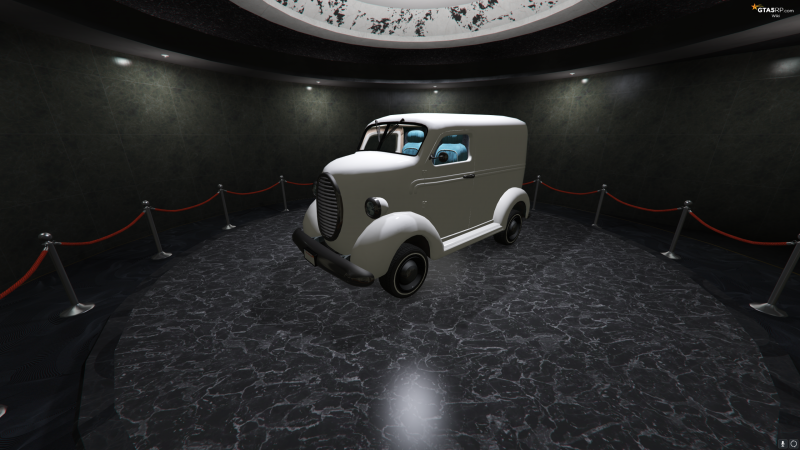
Task: Click the circle icon beside the microphone
Action: 792,442
